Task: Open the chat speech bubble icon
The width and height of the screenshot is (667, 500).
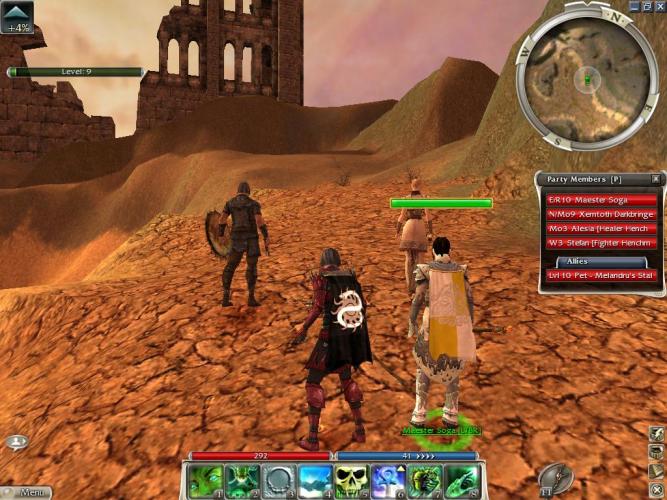Action: click(x=16, y=442)
